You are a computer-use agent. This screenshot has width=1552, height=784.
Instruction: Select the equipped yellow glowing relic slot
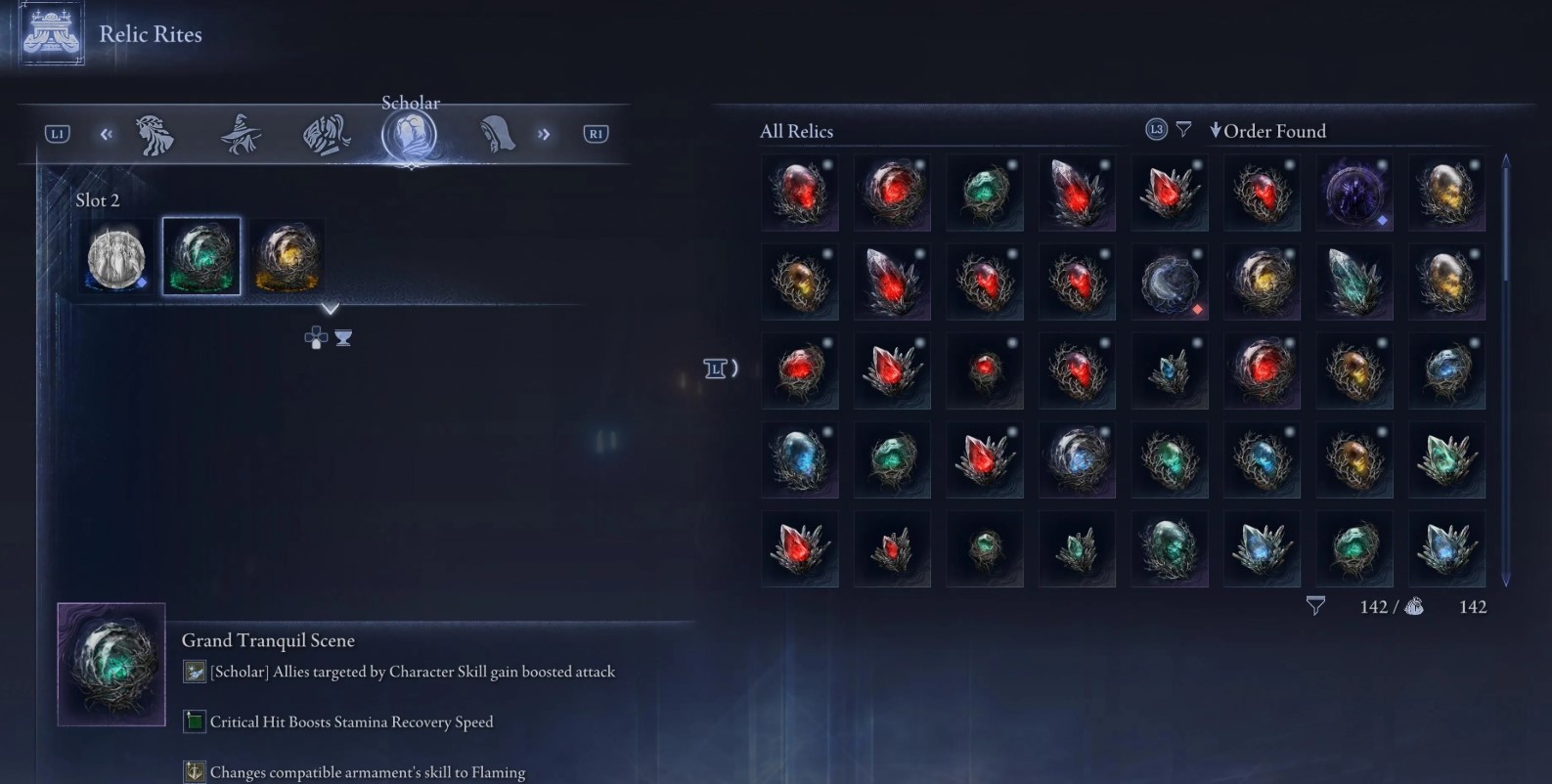click(x=287, y=256)
